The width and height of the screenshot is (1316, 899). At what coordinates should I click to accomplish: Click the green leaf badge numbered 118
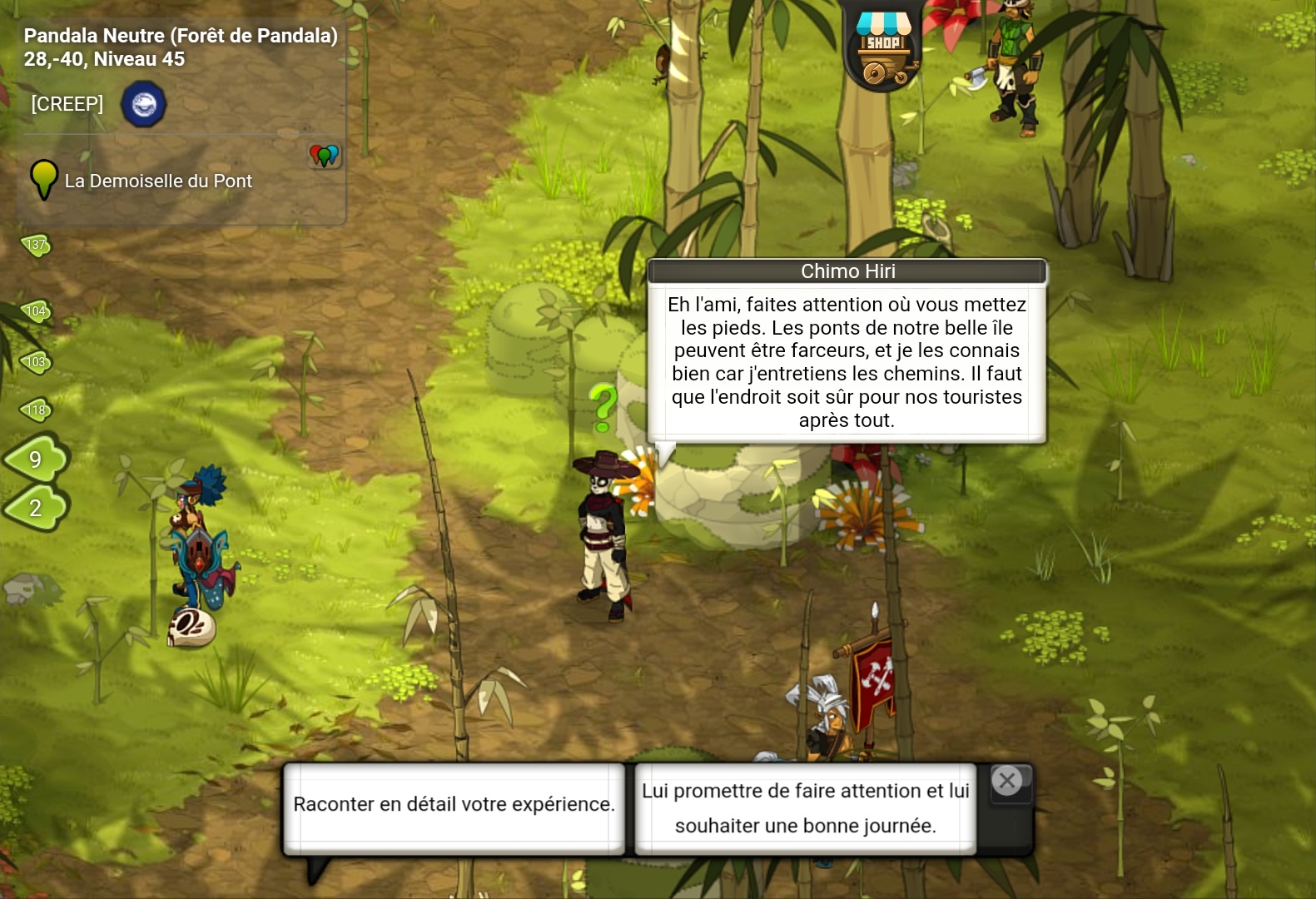[36, 410]
